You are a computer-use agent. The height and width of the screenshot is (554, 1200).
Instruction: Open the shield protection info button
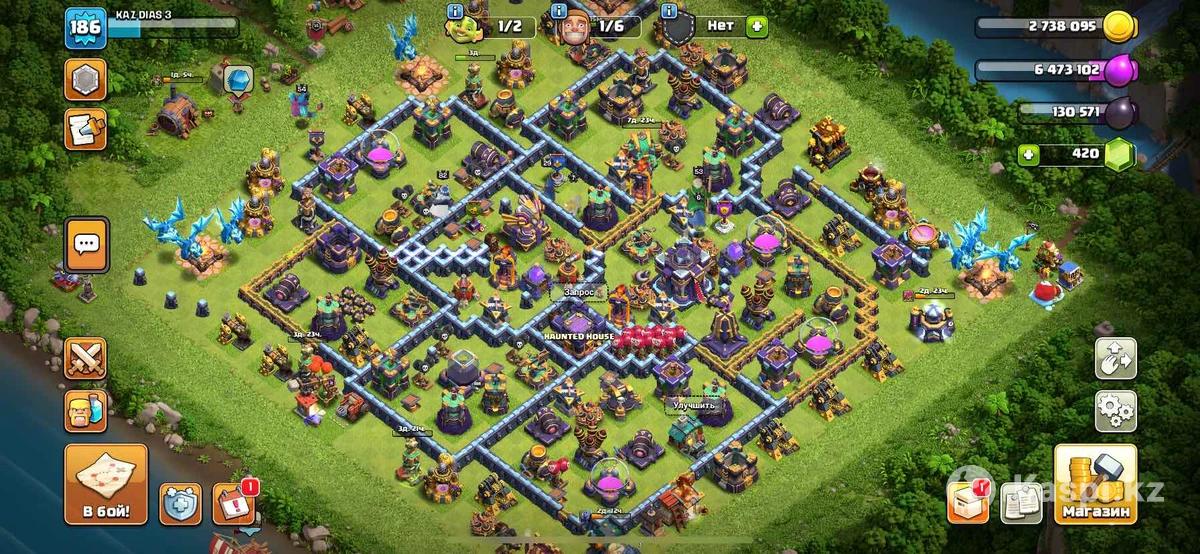click(x=181, y=503)
